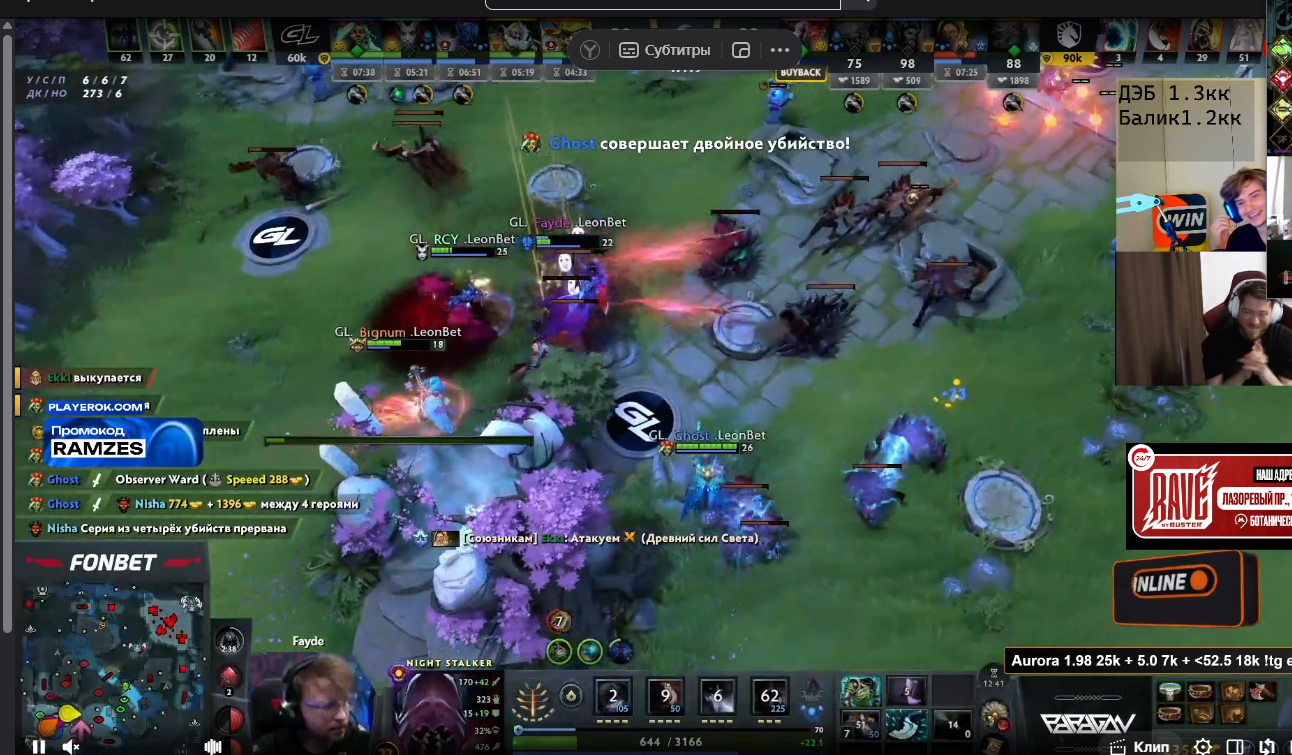Select the Night Stalker hero portrait
1292x755 pixels.
coord(429,707)
